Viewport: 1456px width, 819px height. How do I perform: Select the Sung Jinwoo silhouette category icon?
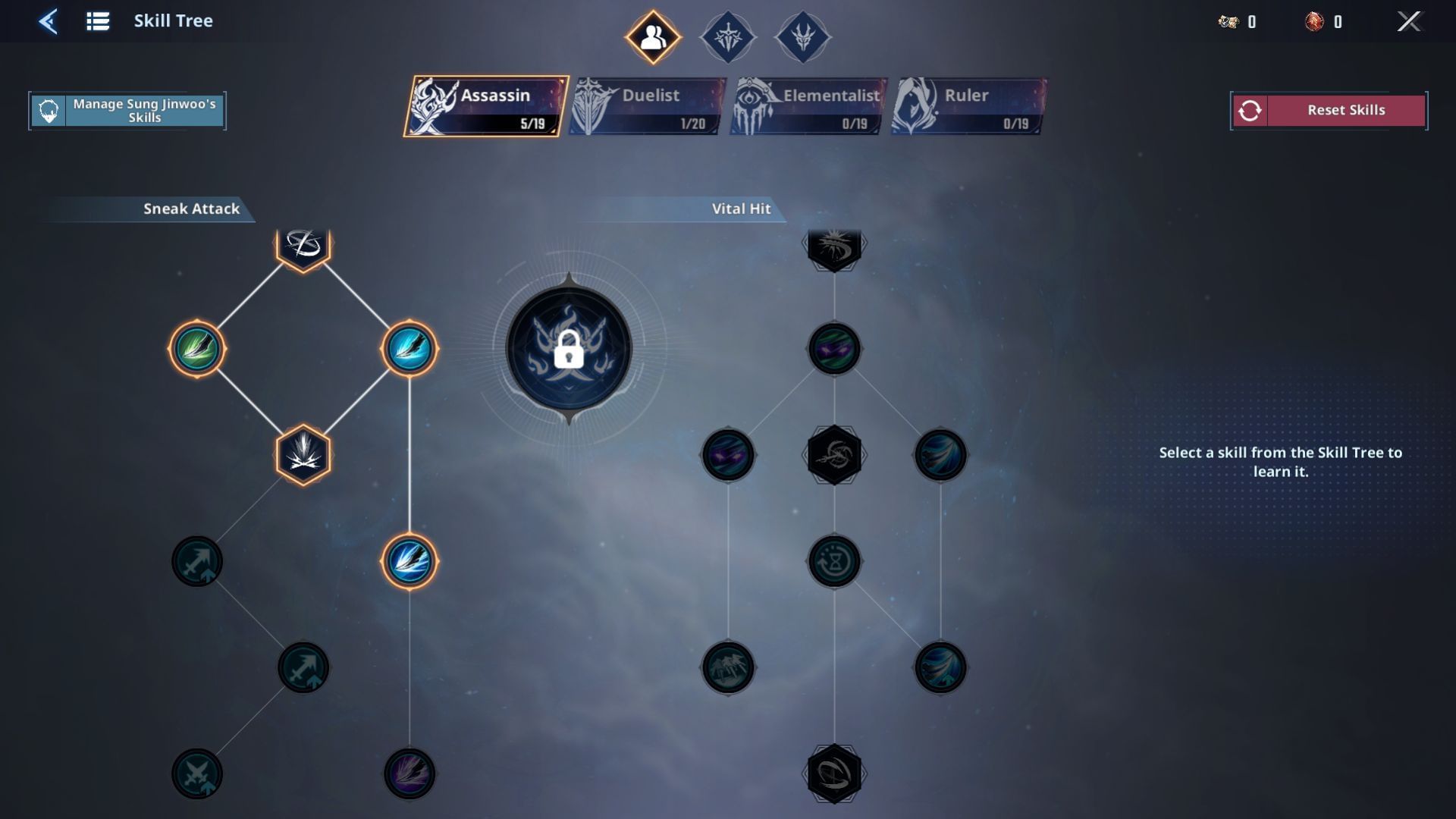(x=653, y=36)
